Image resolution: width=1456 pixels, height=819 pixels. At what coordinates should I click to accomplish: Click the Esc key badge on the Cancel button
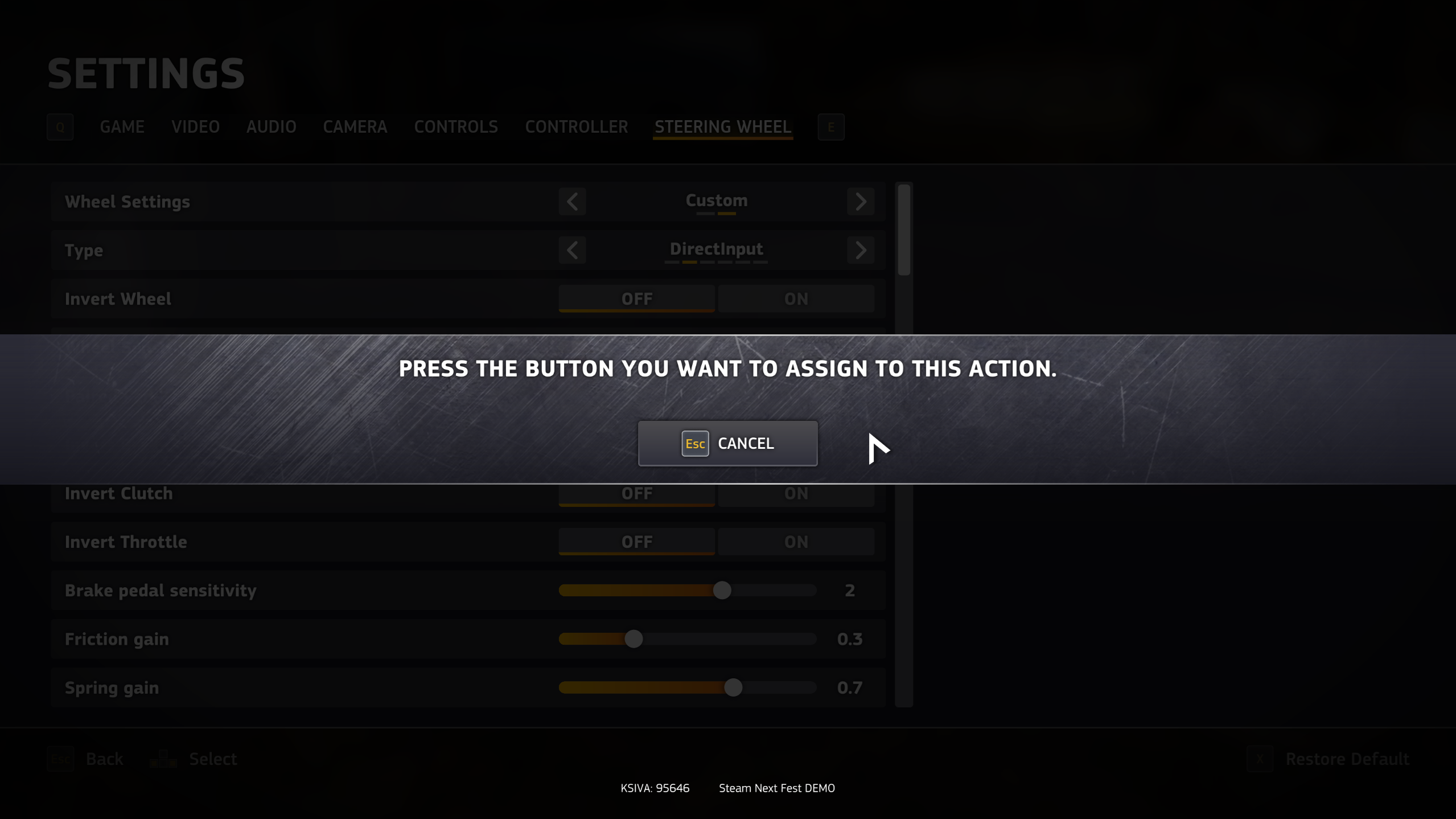(694, 443)
